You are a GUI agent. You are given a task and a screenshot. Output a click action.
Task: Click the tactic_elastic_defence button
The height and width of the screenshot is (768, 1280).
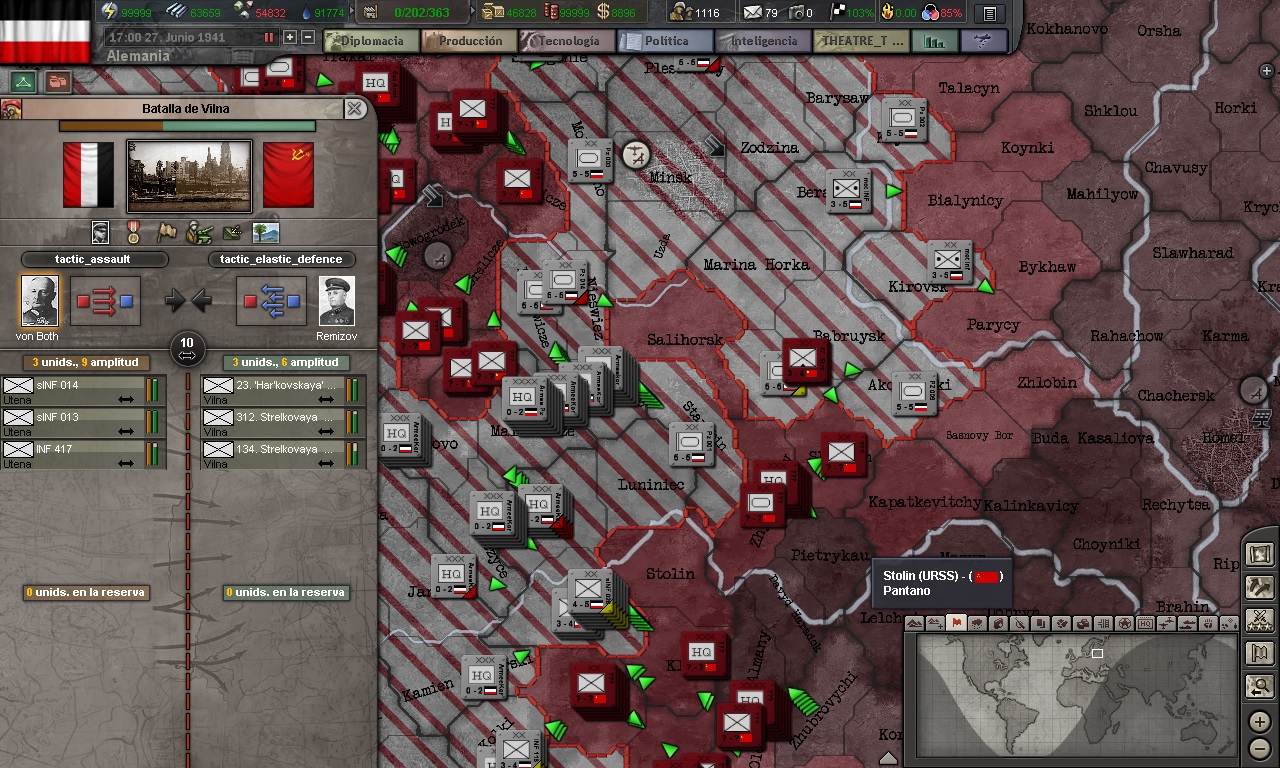(283, 258)
